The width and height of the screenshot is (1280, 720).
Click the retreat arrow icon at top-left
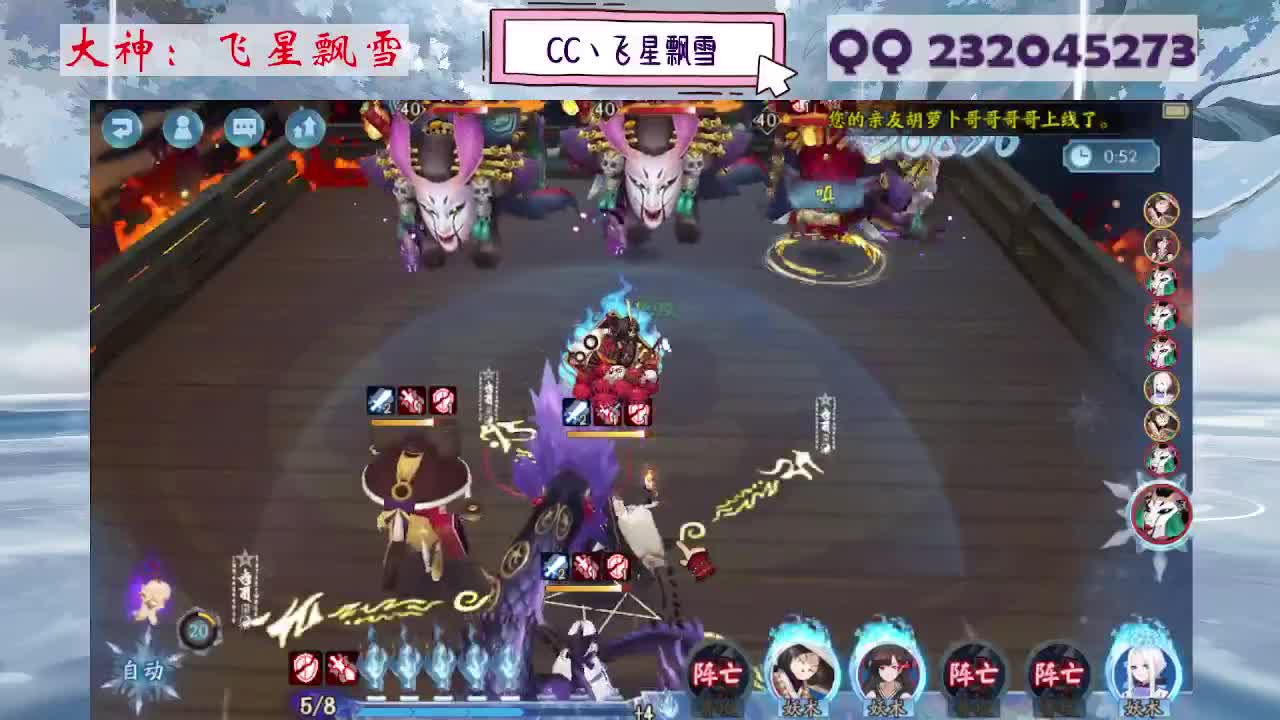click(122, 128)
